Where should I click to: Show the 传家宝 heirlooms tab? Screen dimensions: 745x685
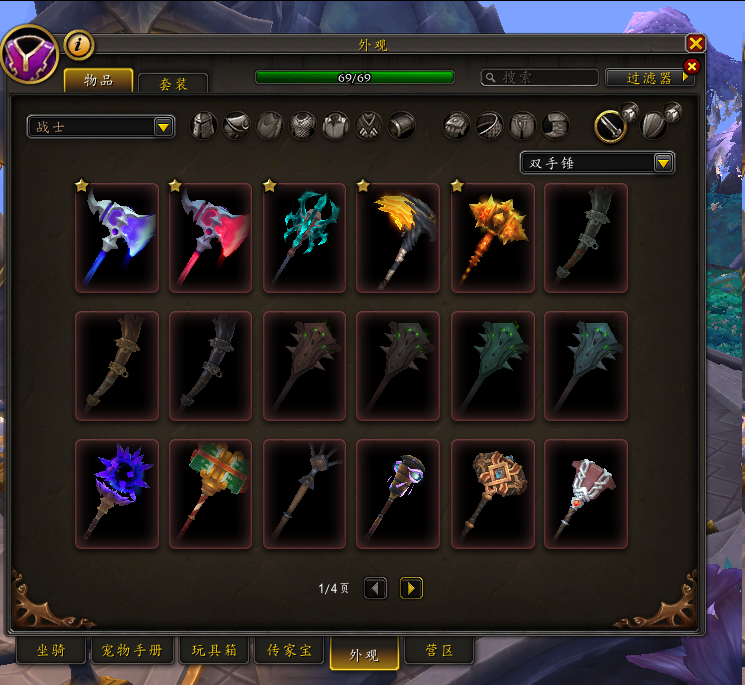tap(290, 651)
